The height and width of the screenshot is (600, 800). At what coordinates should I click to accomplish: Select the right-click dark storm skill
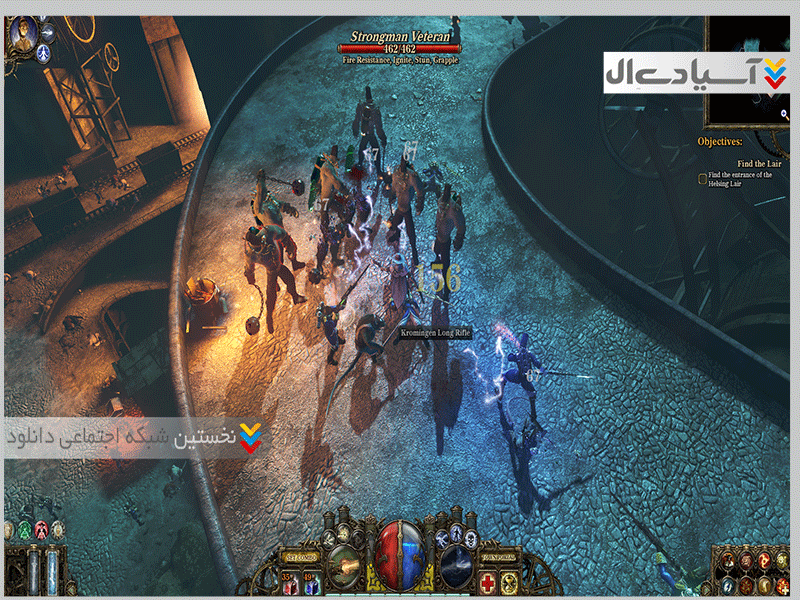coord(456,564)
